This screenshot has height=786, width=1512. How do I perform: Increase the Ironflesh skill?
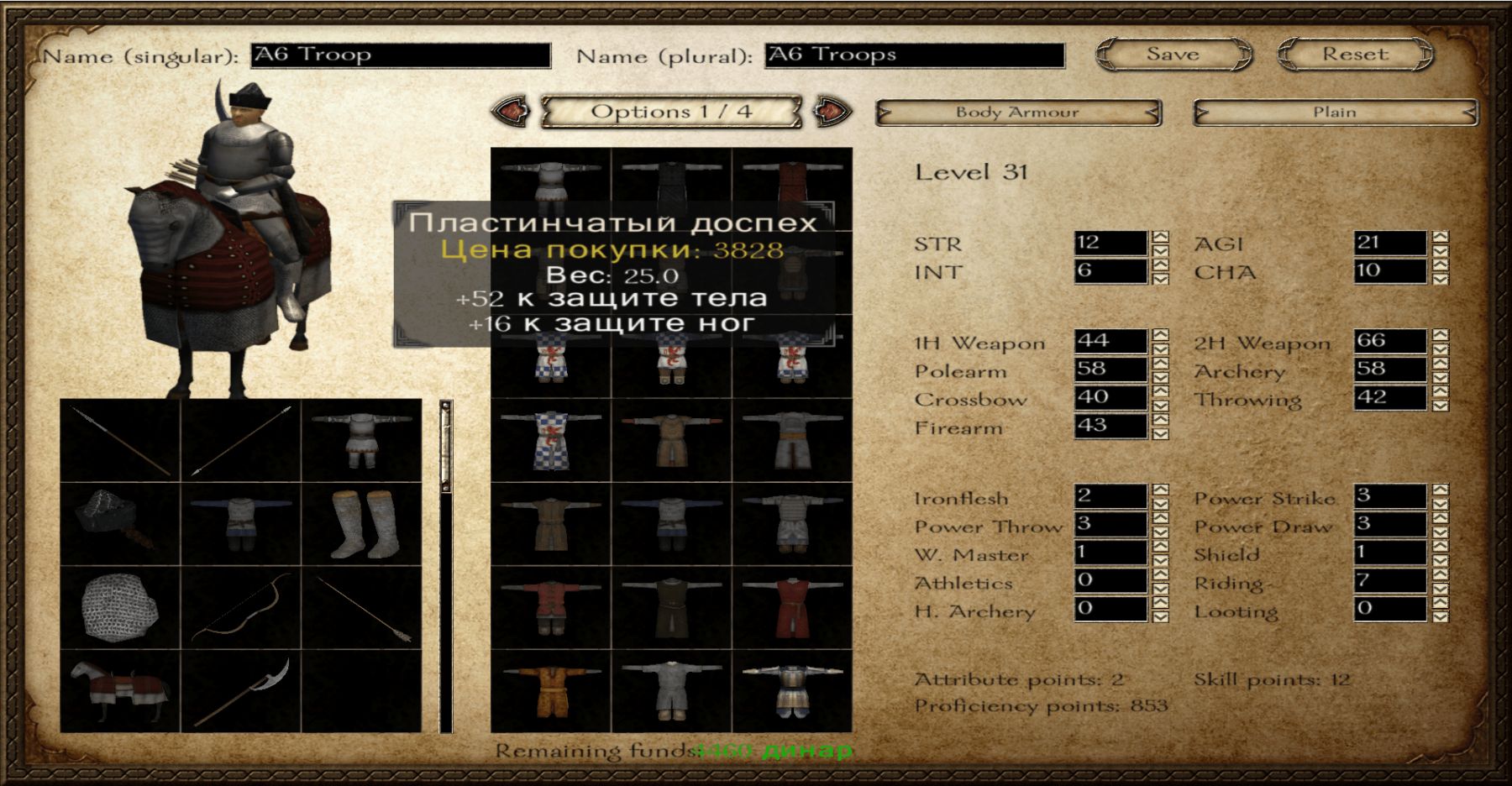point(1160,490)
